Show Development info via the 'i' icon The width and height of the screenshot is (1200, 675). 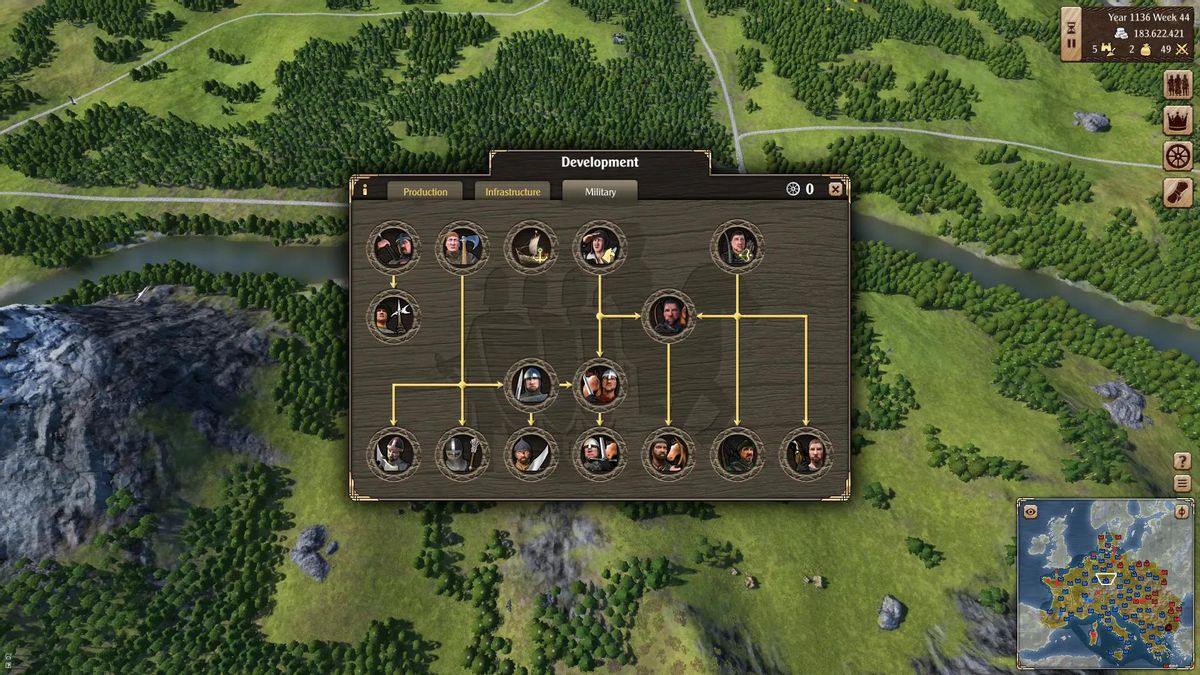[x=364, y=189]
